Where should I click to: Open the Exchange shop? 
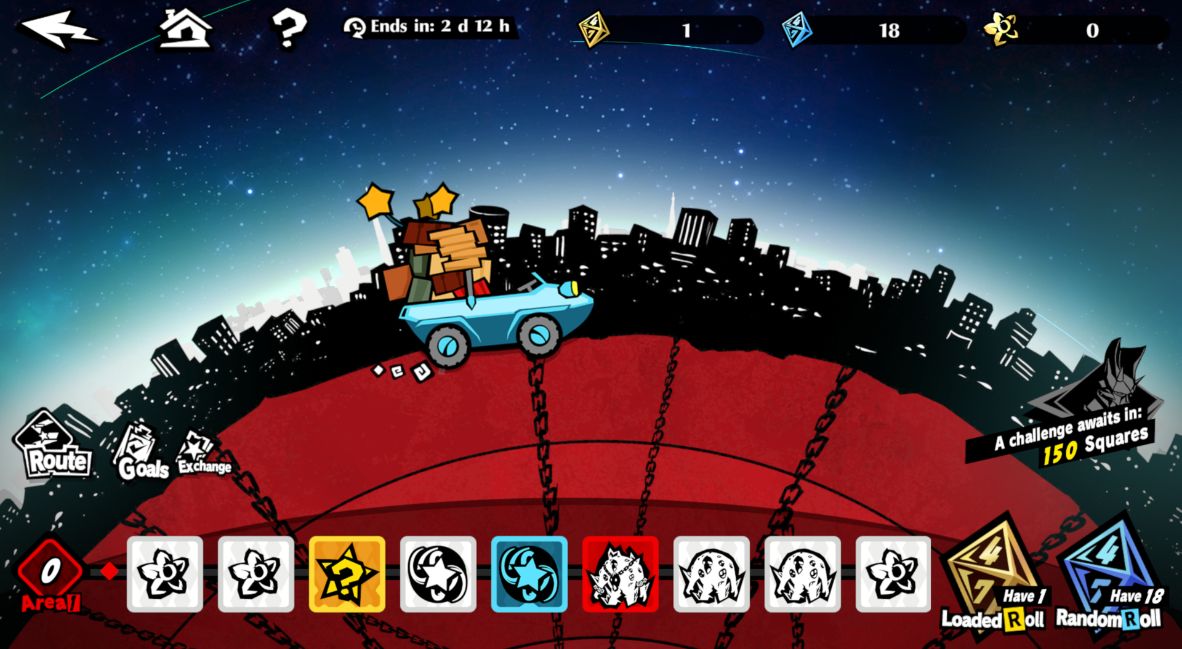202,455
